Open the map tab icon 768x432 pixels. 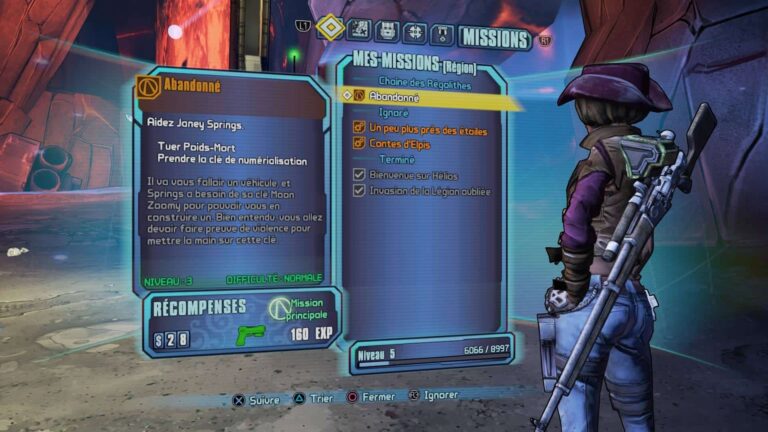pyautogui.click(x=361, y=32)
